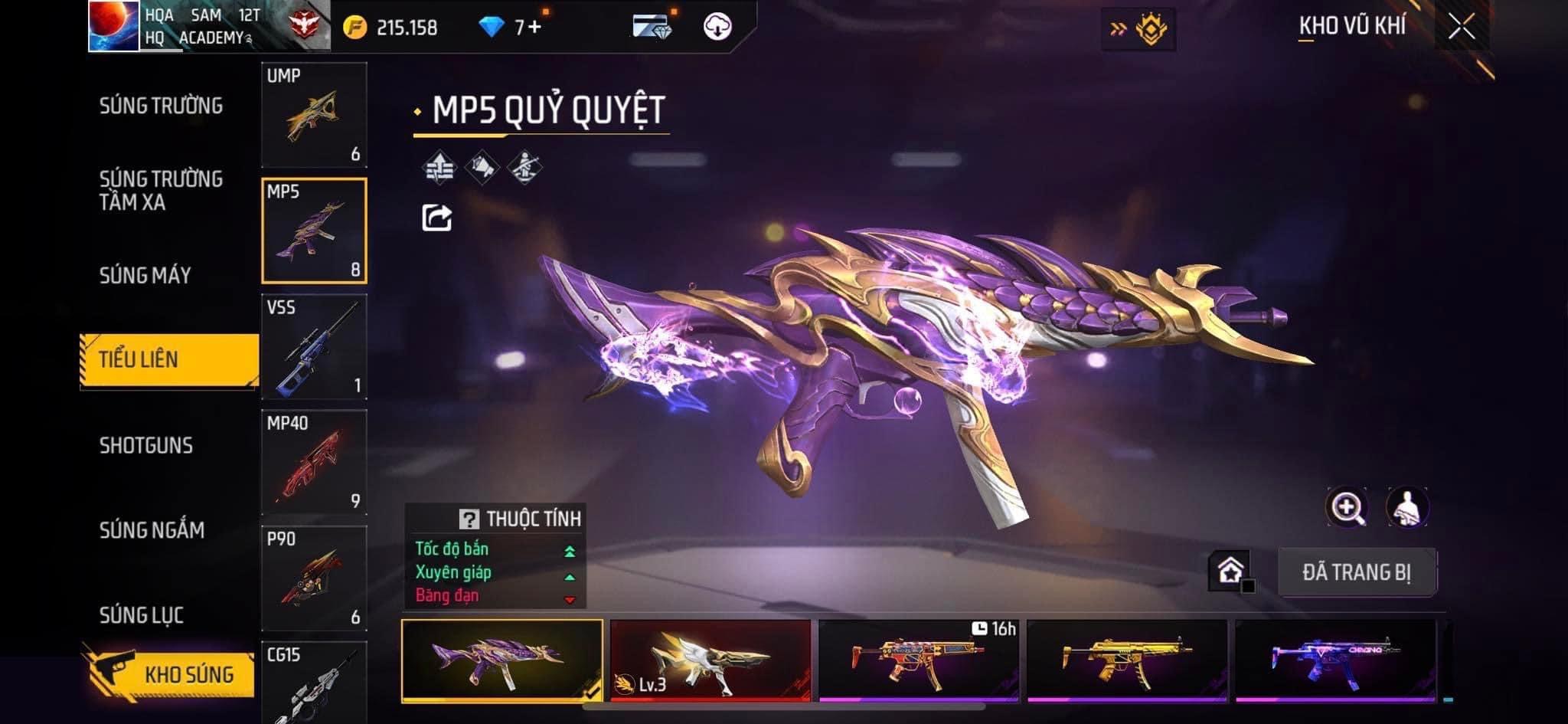
Task: Close the weapon armory screen
Action: click(x=1461, y=28)
